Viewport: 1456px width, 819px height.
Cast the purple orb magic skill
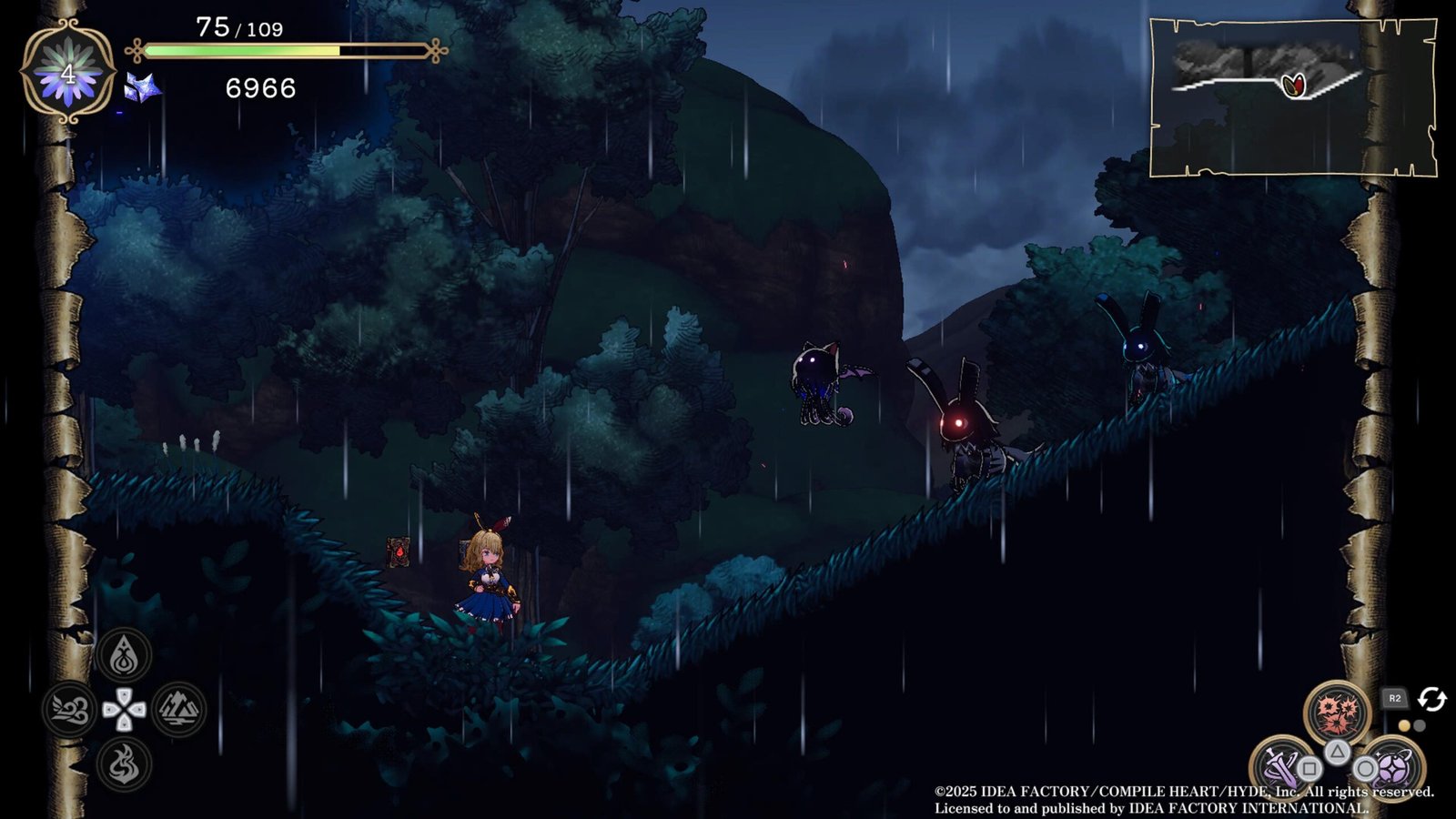[x=1392, y=767]
